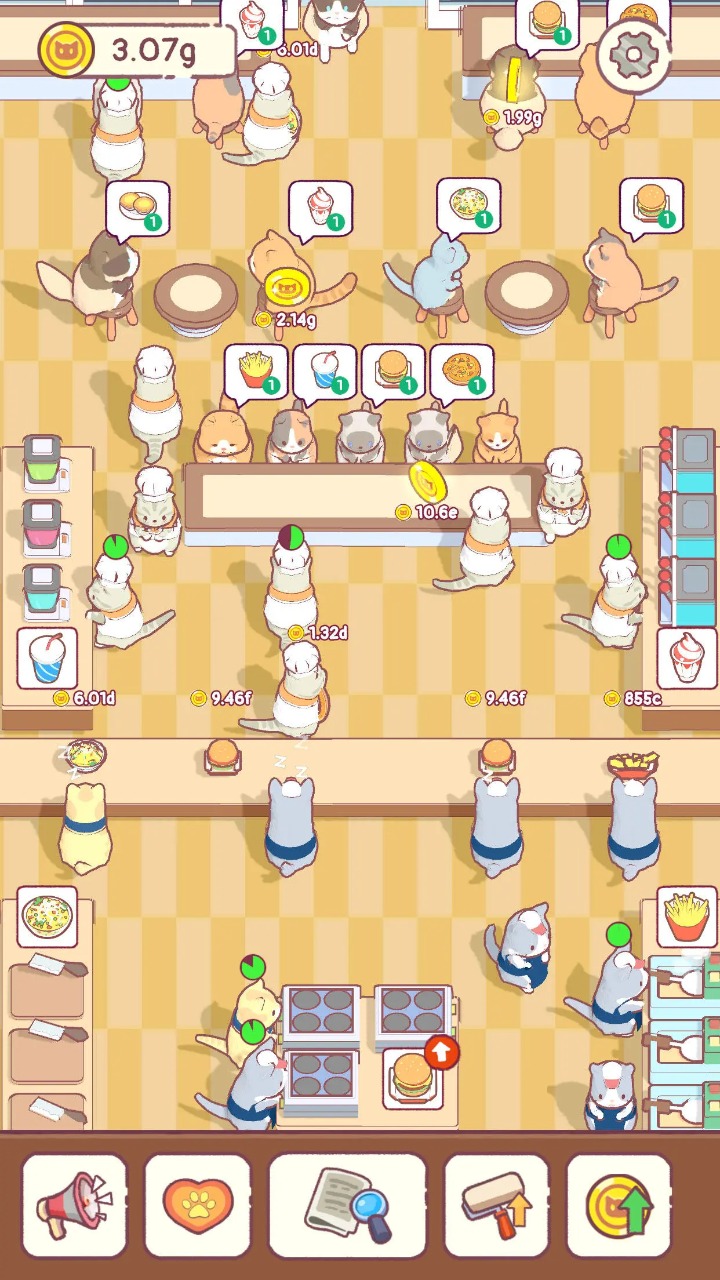Screen dimensions: 720x1280
Task: Tap the burger station upgrade arrow
Action: (x=441, y=1052)
